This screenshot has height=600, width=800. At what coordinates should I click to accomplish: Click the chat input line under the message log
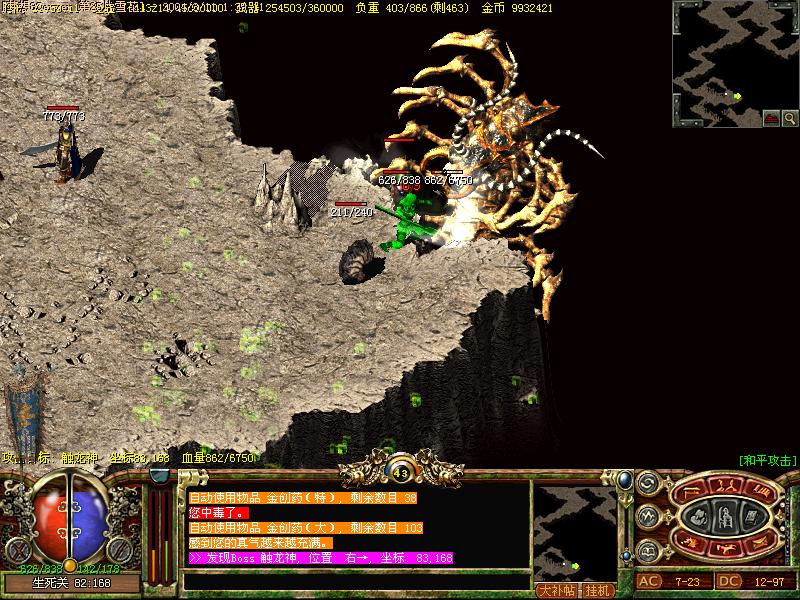[355, 580]
